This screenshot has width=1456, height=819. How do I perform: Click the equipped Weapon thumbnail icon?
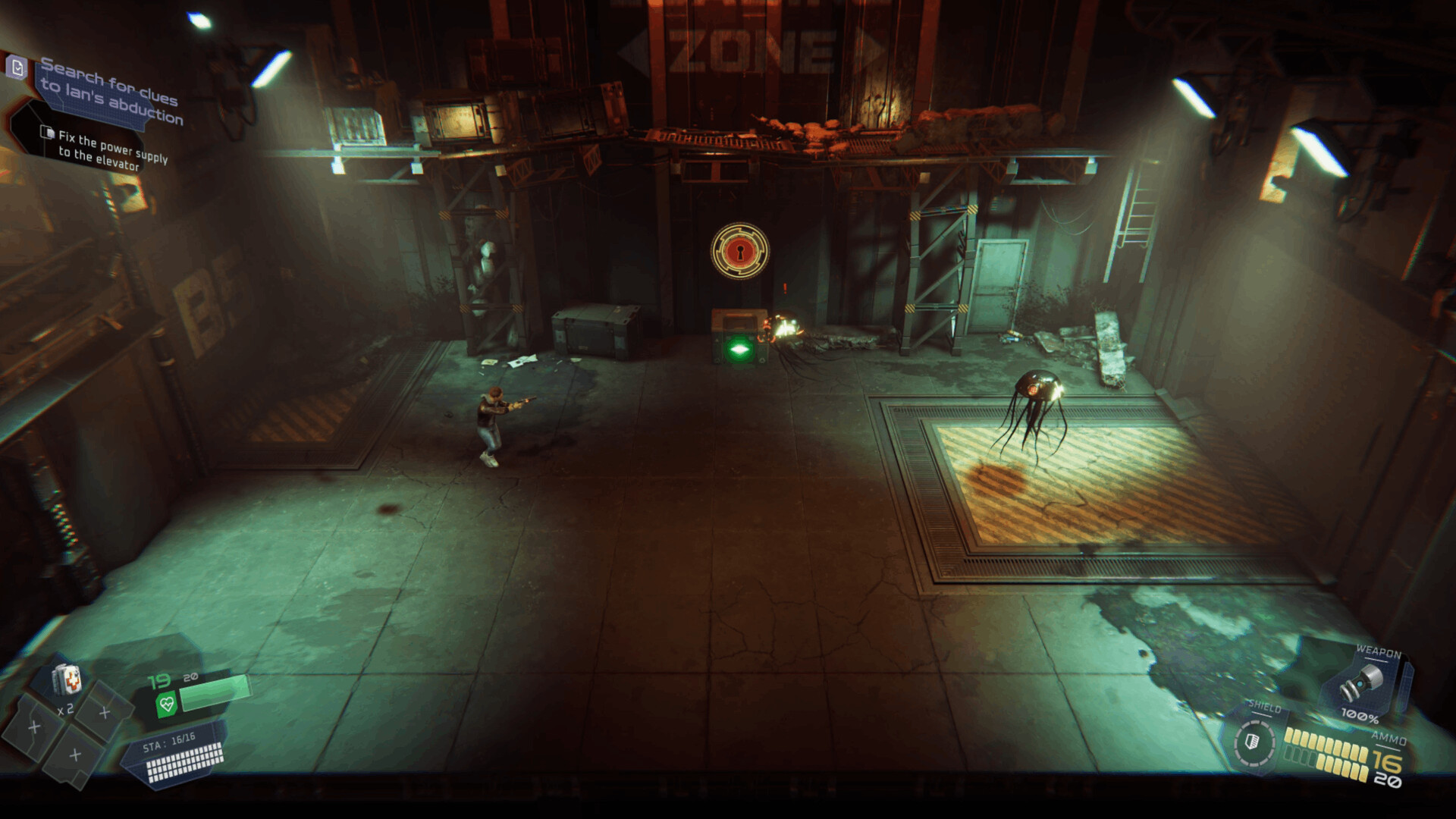point(1361,682)
